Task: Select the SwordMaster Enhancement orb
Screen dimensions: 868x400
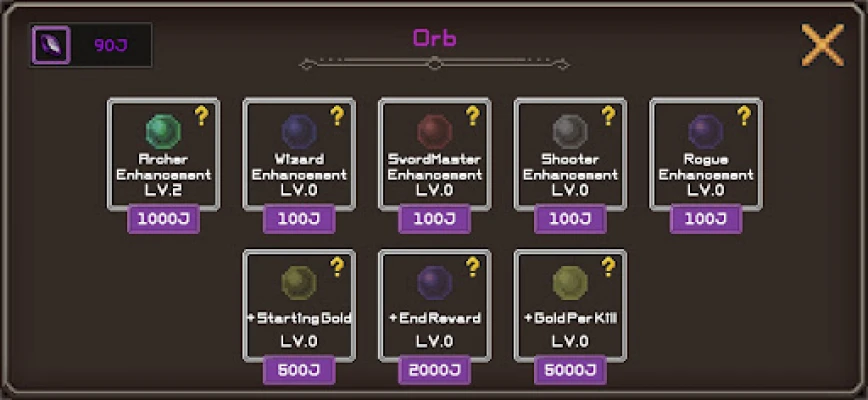Action: (434, 132)
